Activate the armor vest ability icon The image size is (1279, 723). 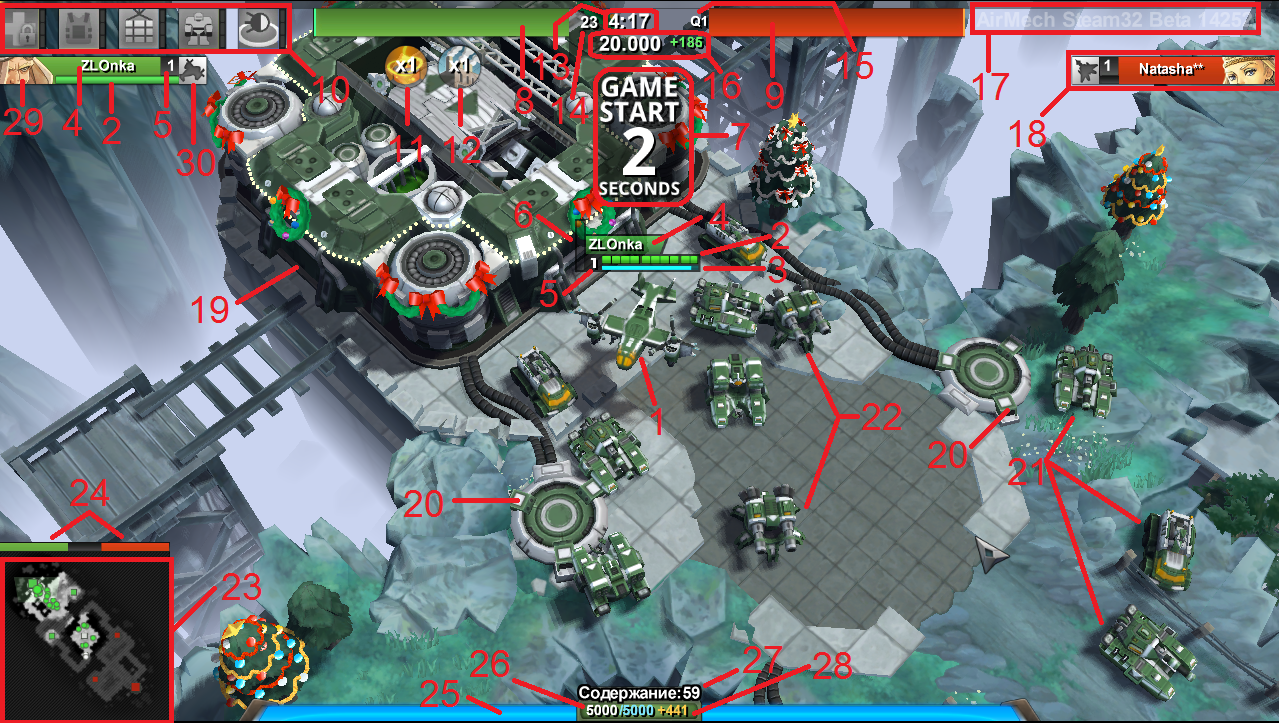[x=80, y=27]
